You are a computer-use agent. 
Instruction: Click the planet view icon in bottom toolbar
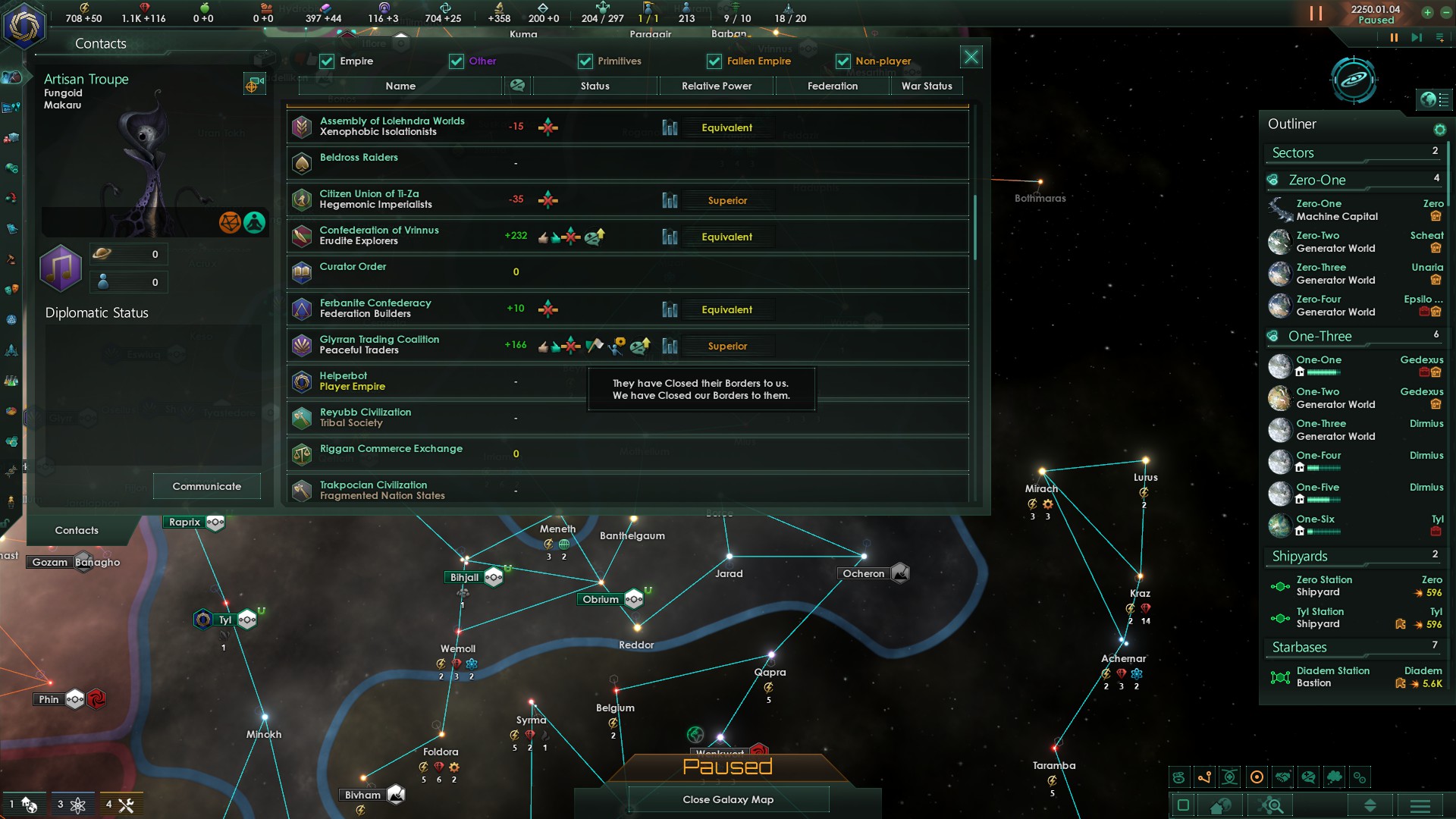(x=1220, y=805)
